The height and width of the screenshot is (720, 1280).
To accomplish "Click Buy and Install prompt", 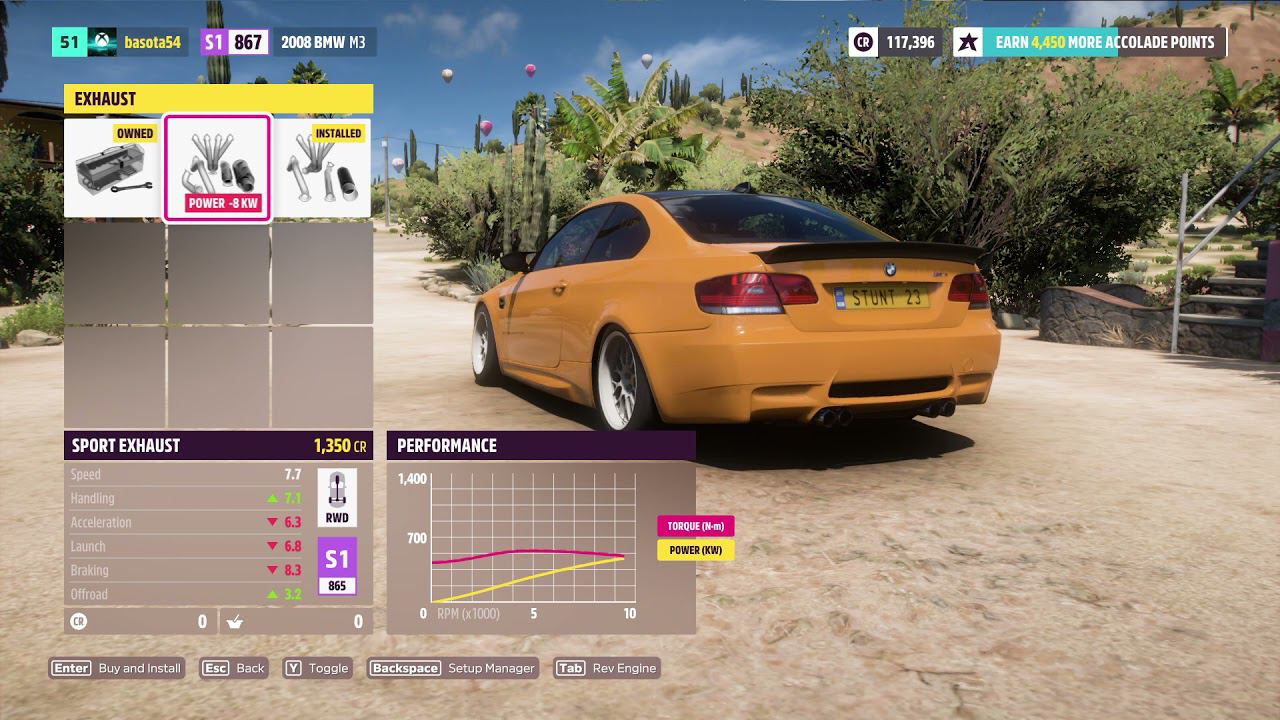I will [117, 668].
